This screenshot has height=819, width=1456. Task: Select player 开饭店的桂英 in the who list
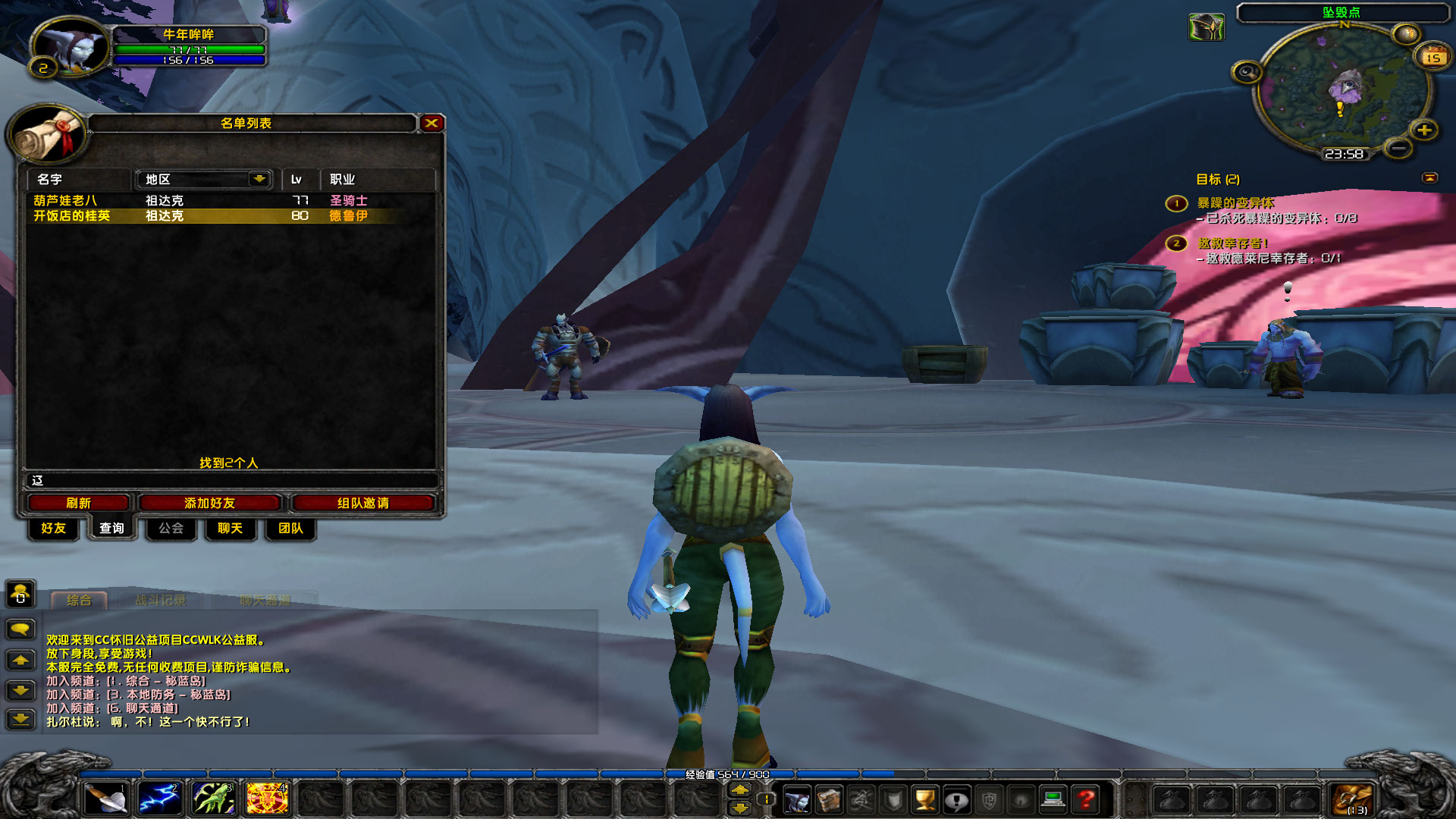(72, 216)
